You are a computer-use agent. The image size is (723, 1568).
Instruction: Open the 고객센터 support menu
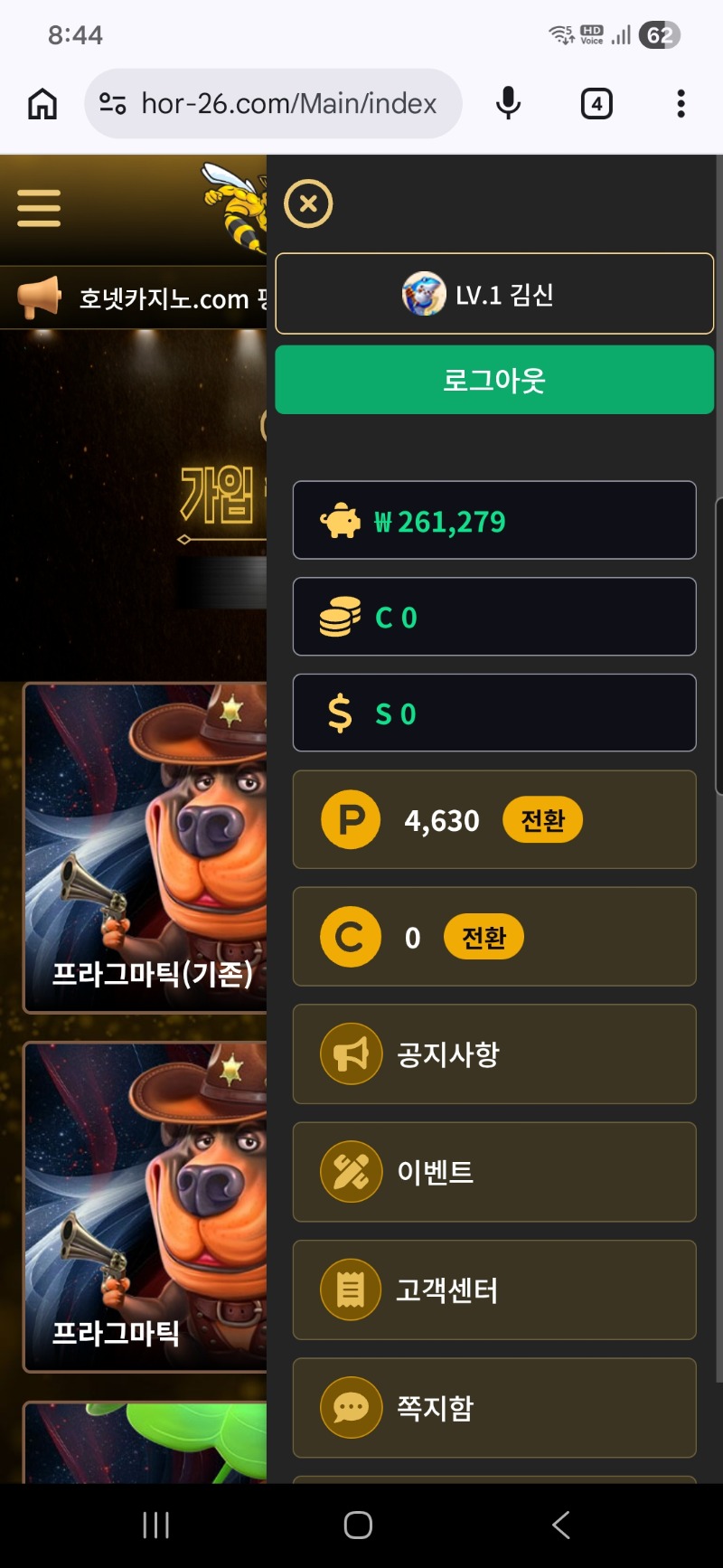click(494, 1290)
